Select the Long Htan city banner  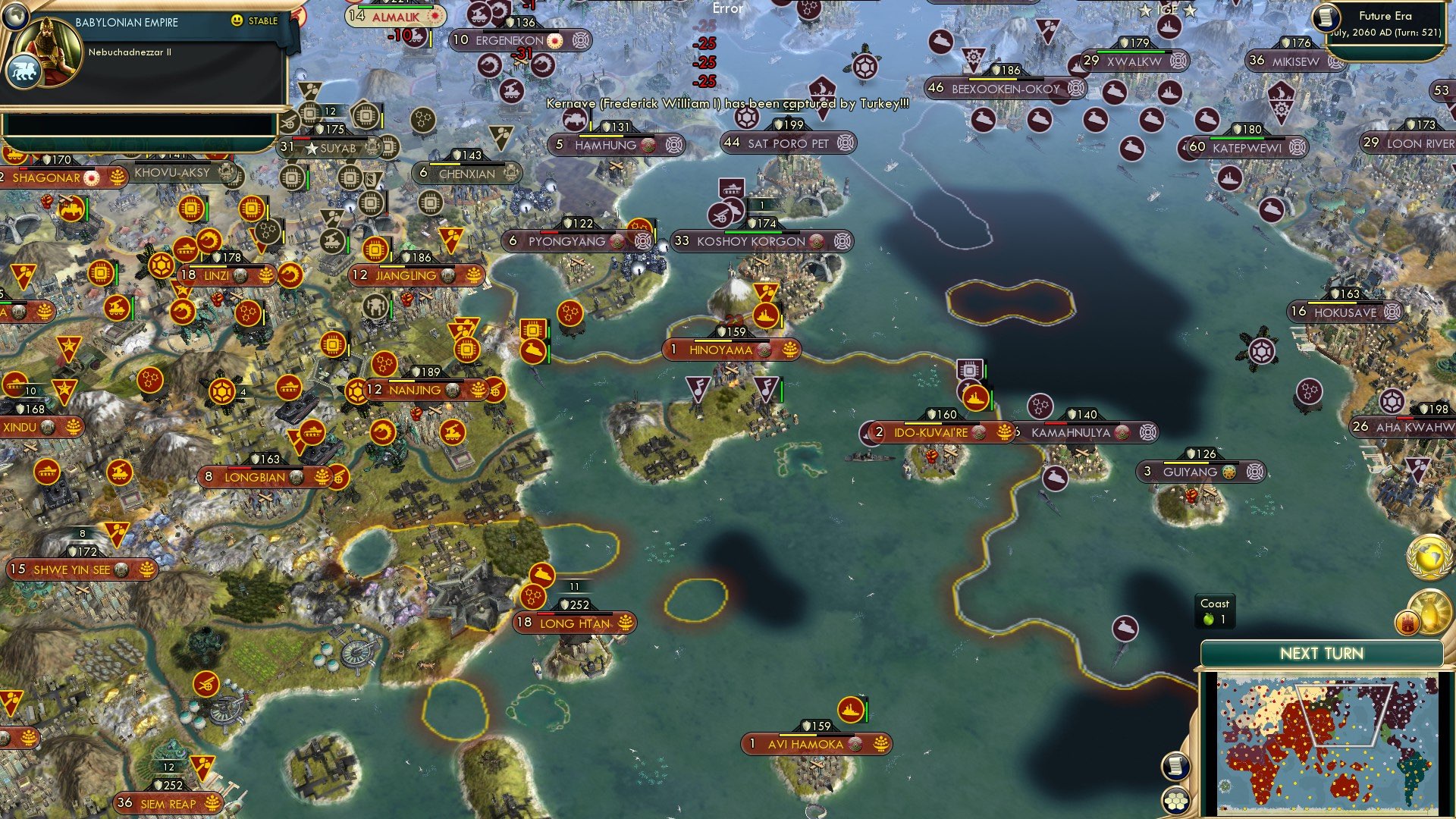(x=574, y=623)
